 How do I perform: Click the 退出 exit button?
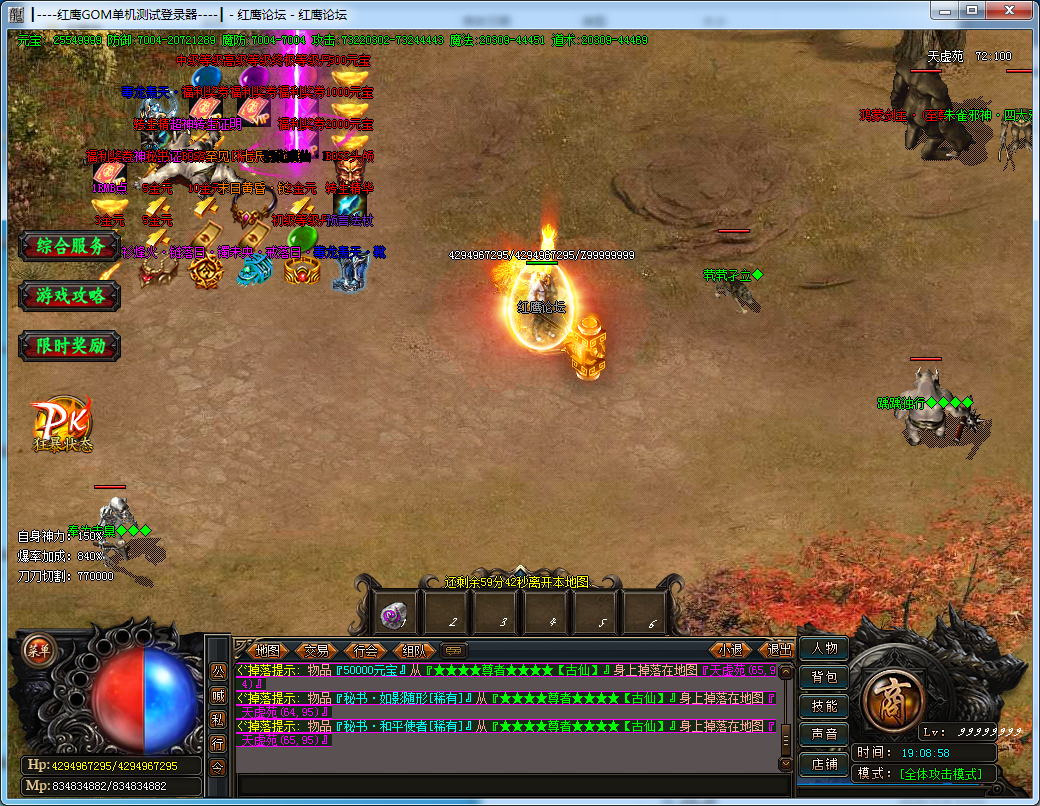click(x=777, y=650)
